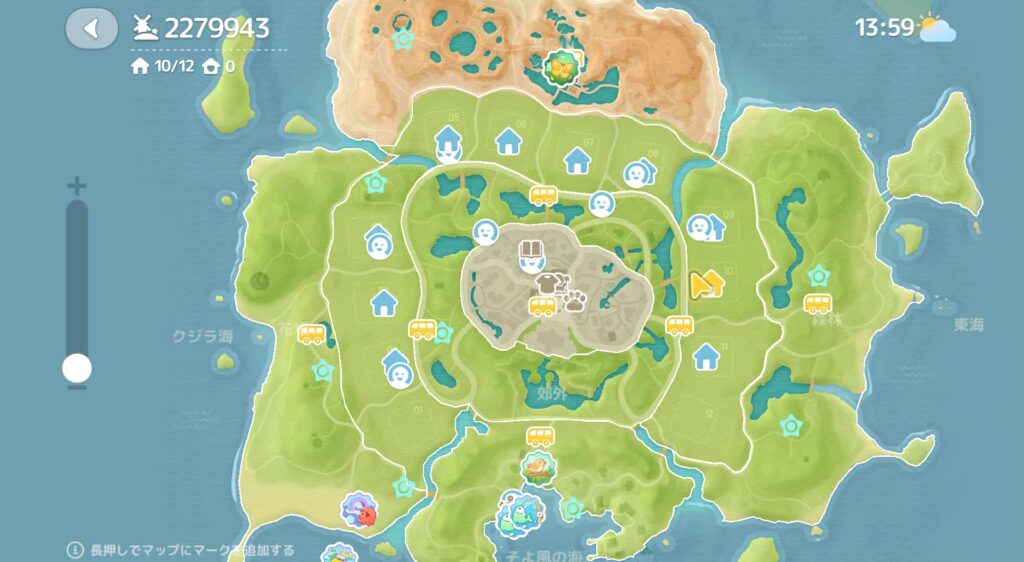The height and width of the screenshot is (562, 1024).
Task: Zoom in with the plus button
Action: [76, 186]
